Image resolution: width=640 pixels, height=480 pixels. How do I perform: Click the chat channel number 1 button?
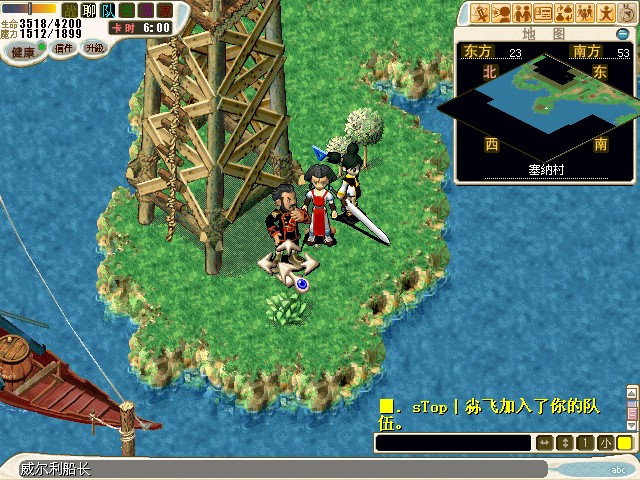coord(586,443)
